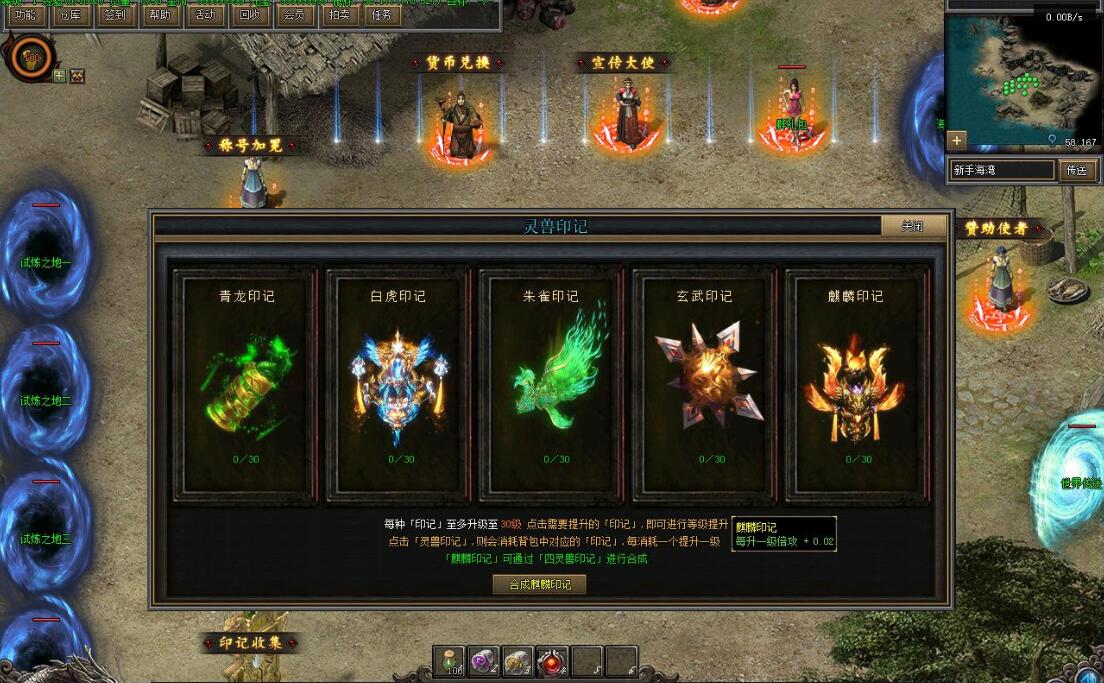Show the 帮助 help menu
1104x683 pixels.
pos(160,15)
